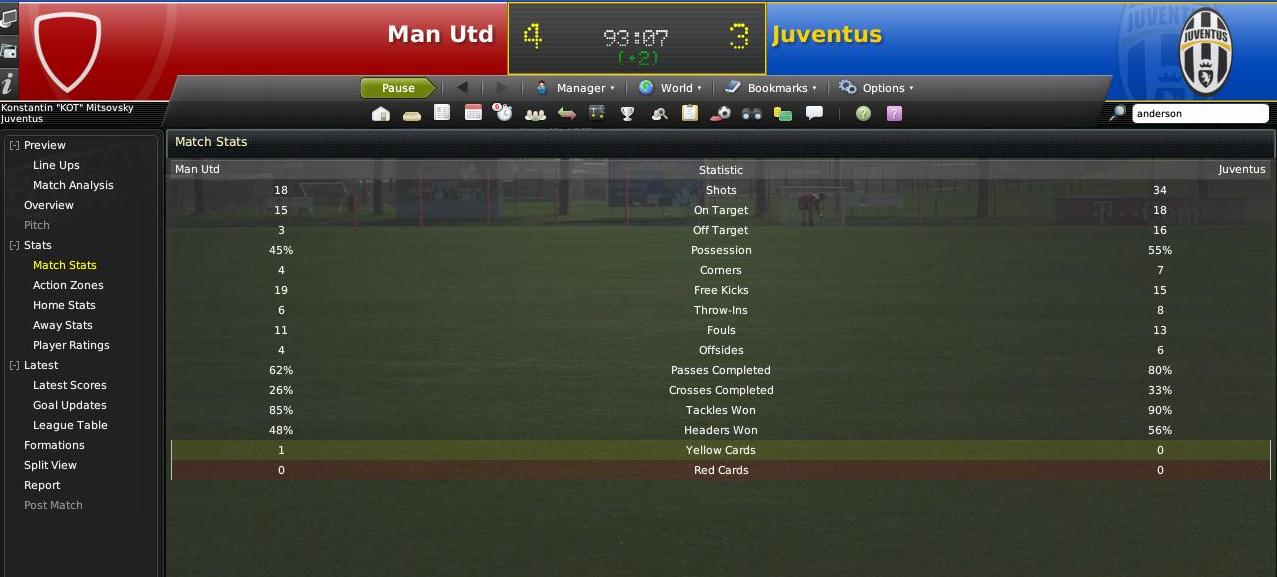Open the calendar icon

tap(473, 114)
